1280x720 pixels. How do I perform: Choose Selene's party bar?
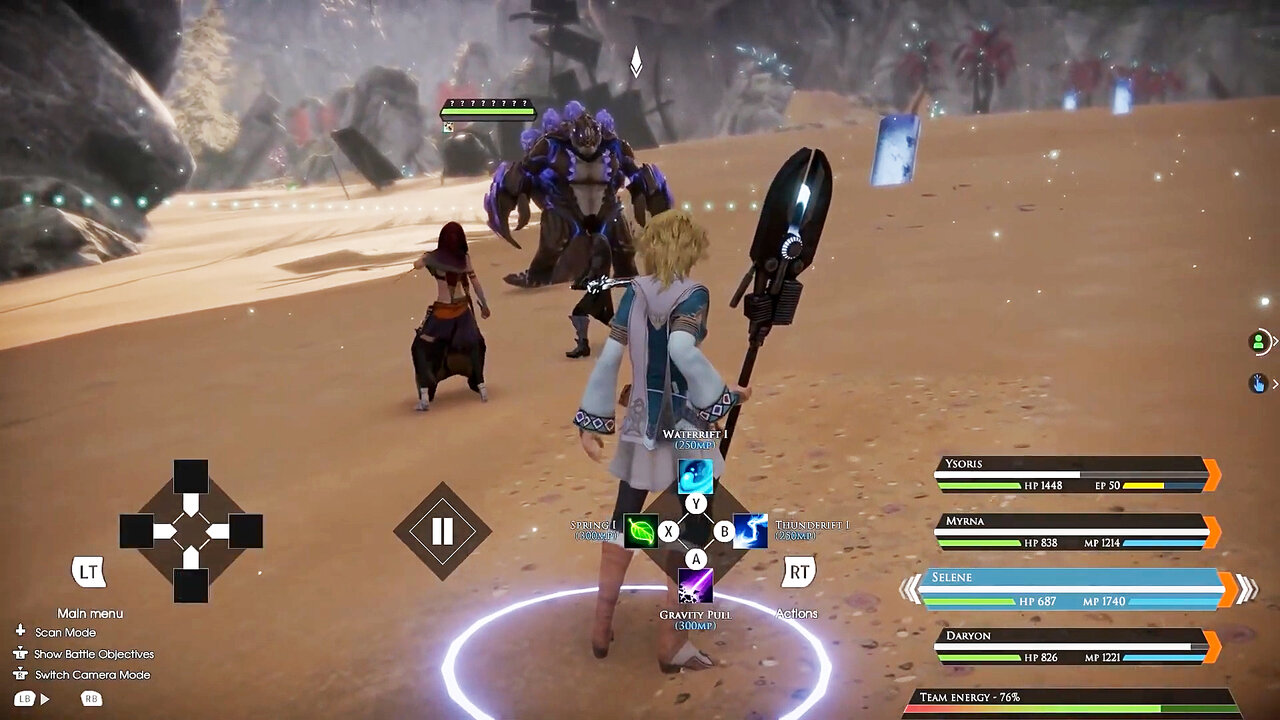click(1075, 589)
